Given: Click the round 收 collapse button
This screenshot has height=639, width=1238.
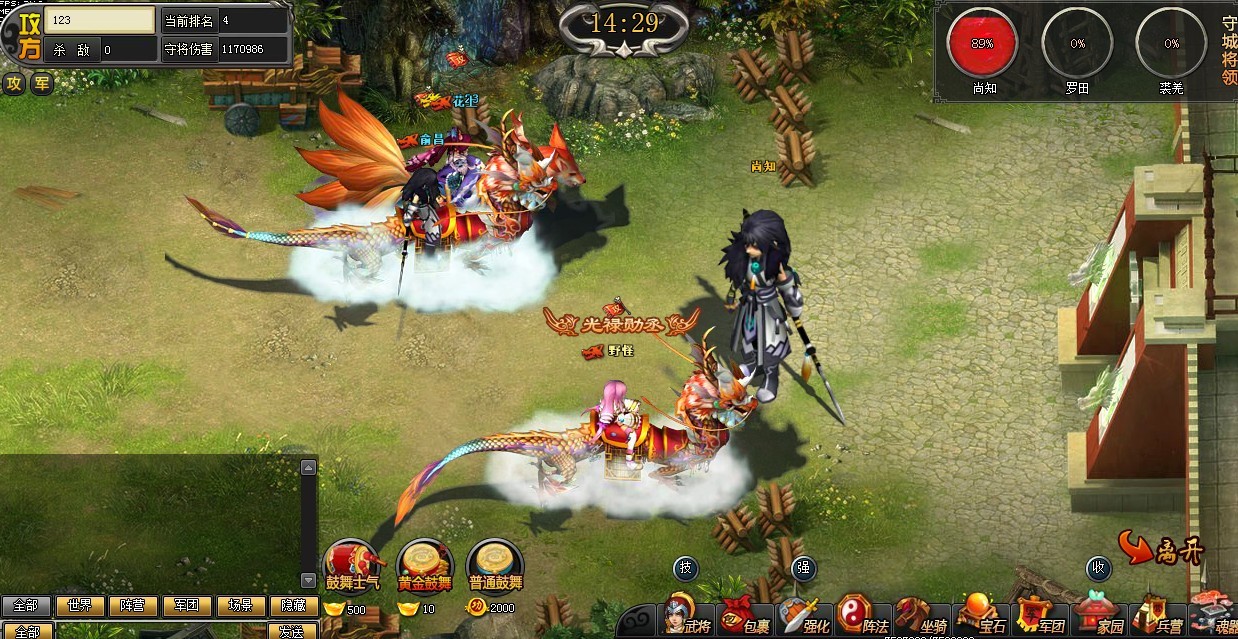Looking at the screenshot, I should (x=1098, y=568).
